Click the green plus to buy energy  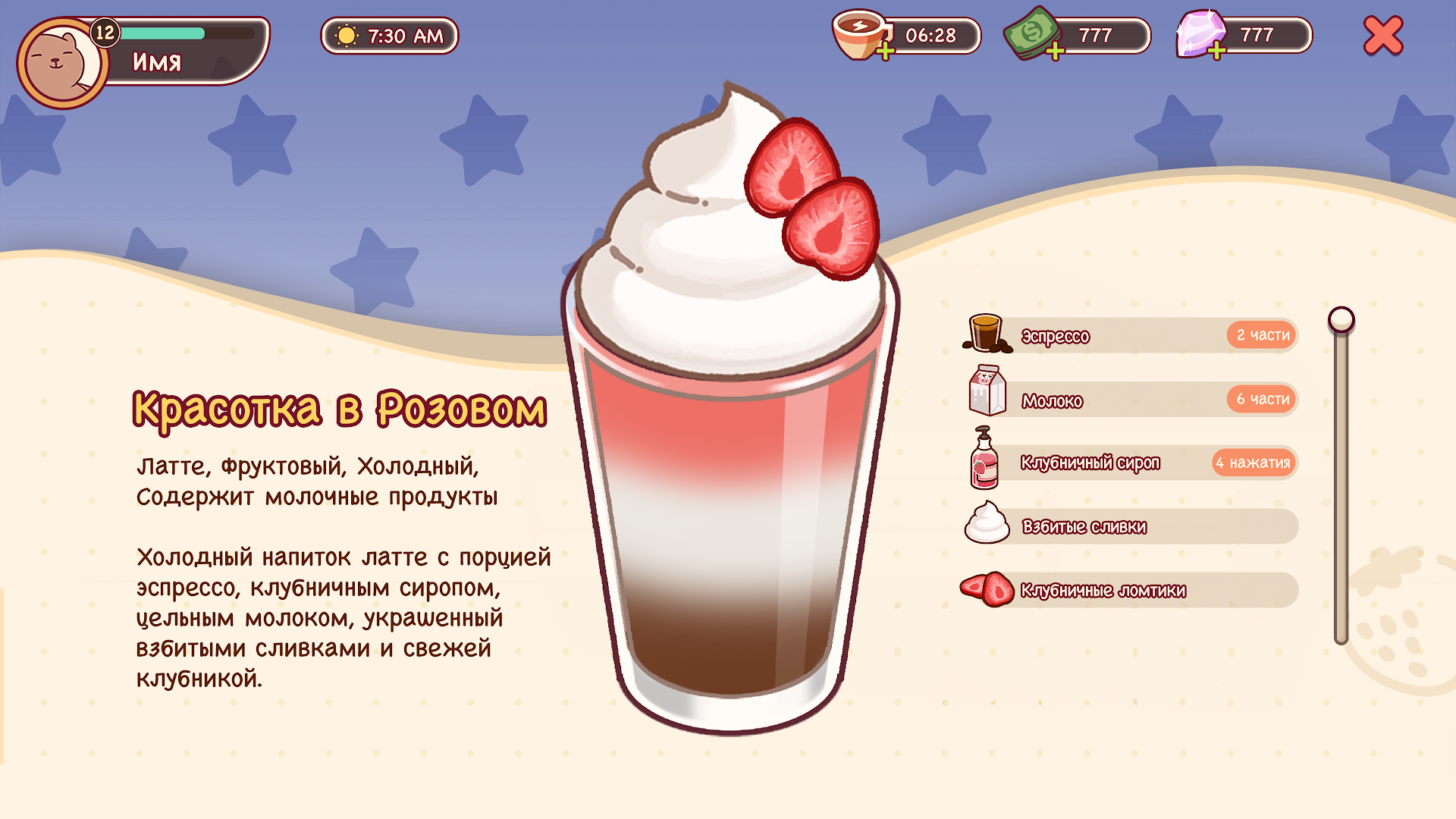886,52
